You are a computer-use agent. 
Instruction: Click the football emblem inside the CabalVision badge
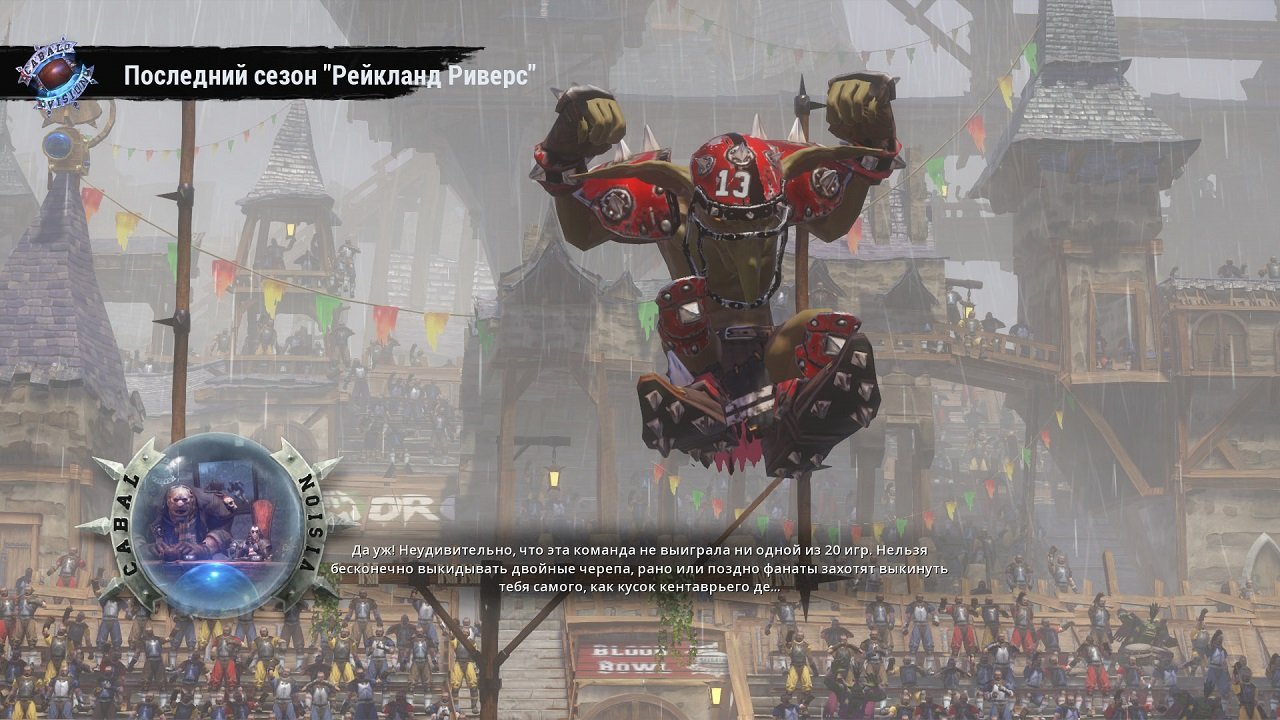tap(56, 73)
